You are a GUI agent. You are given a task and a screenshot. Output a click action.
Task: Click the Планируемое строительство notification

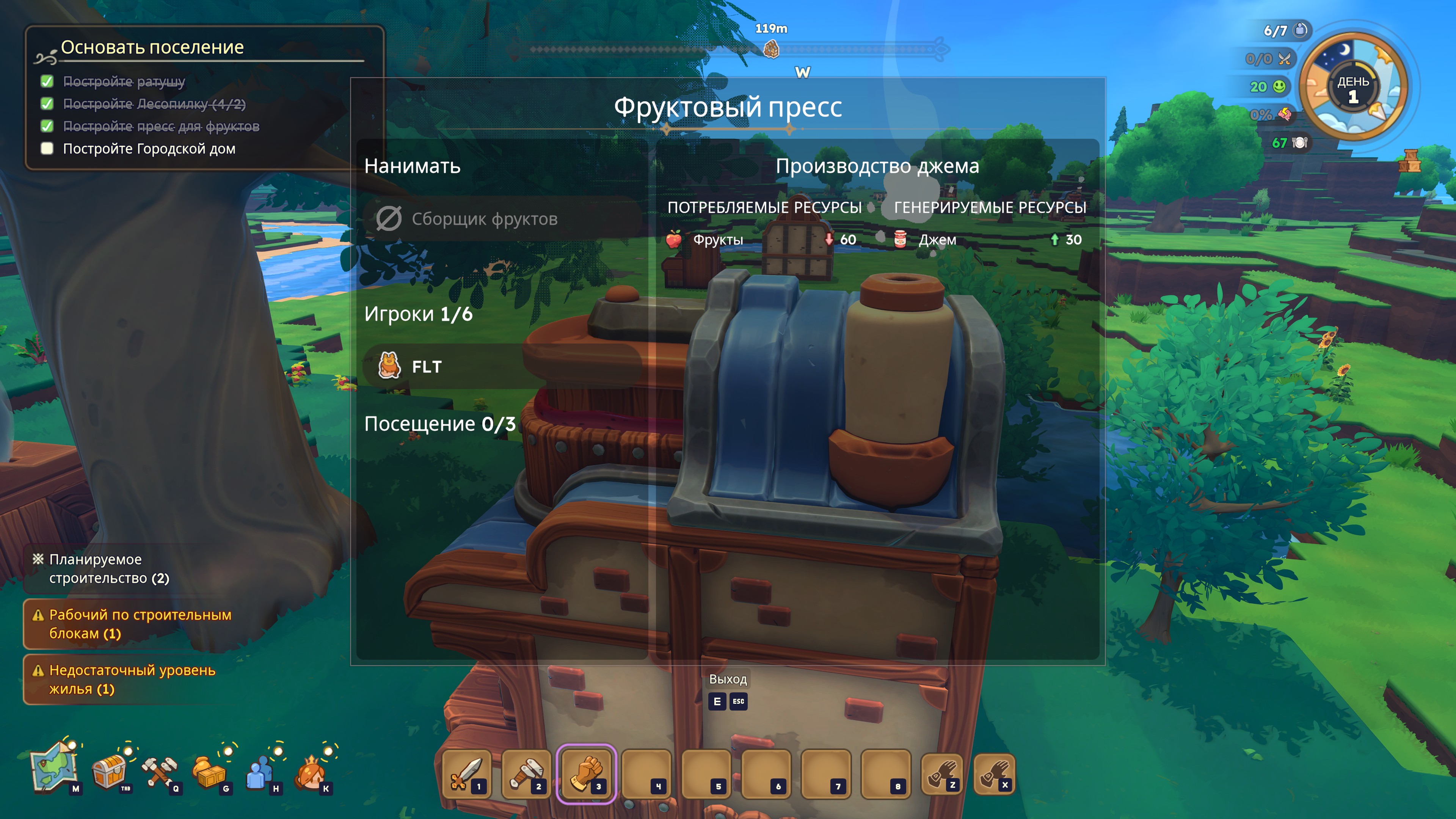coord(108,569)
